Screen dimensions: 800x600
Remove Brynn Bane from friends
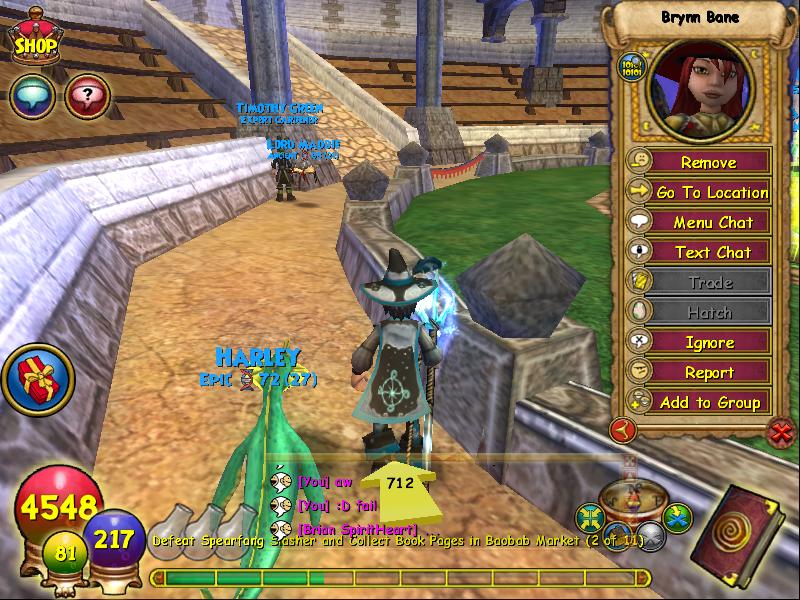coord(708,162)
